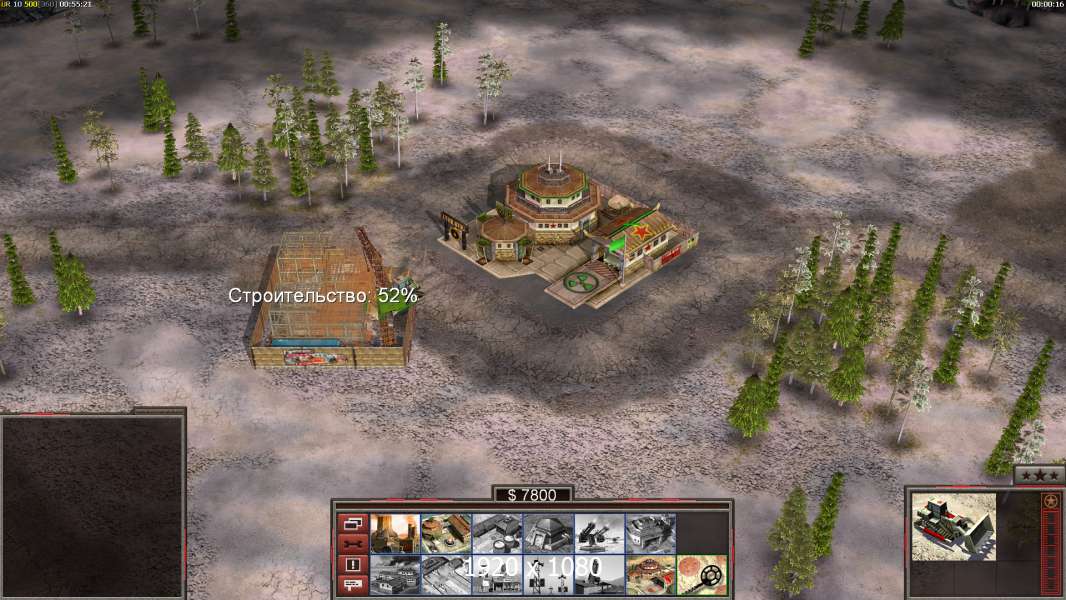Pick the twin-barrel Gattling cannon icon
Viewport: 1066px width, 600px height.
click(599, 533)
